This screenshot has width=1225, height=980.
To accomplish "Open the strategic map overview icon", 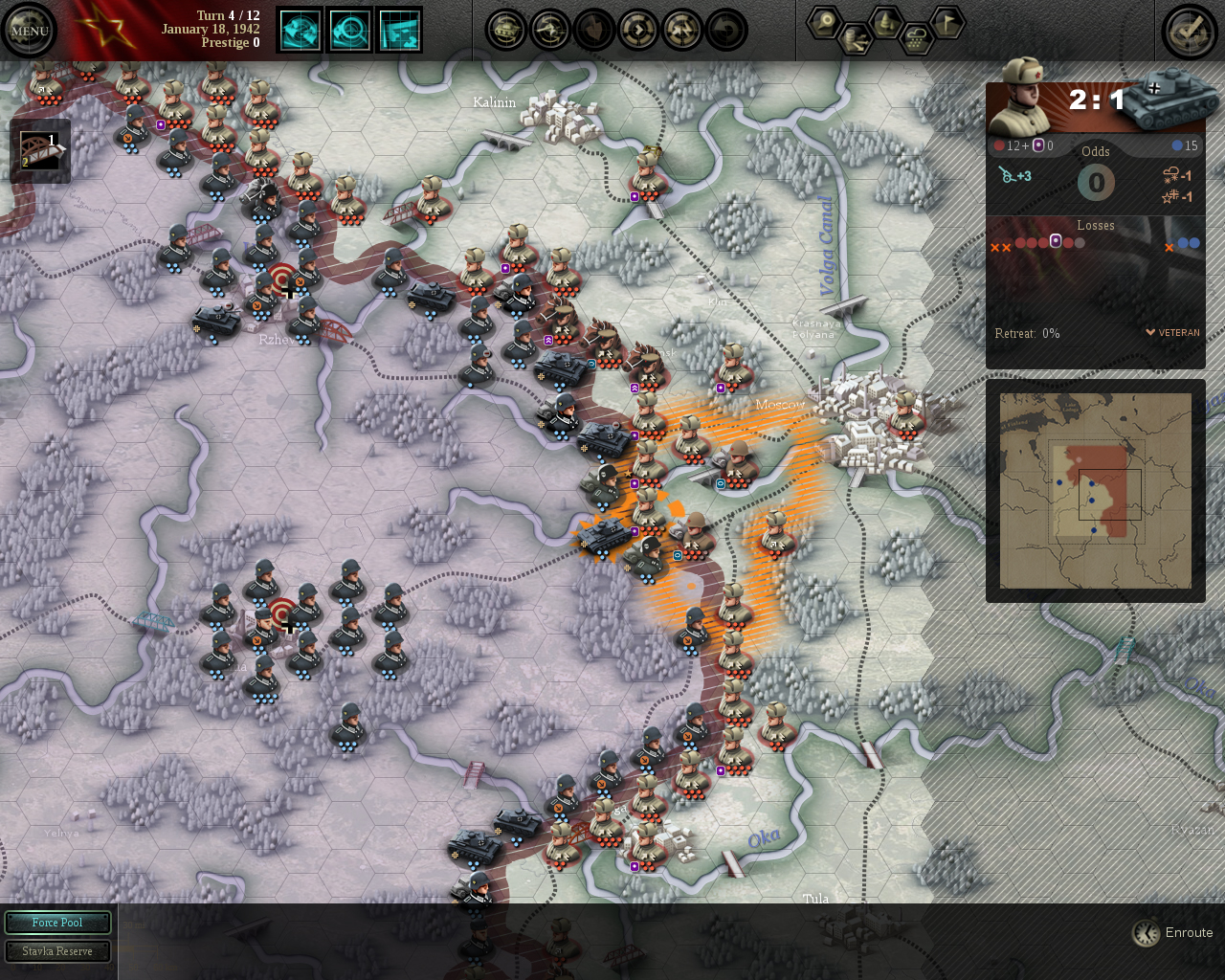I will [x=400, y=30].
